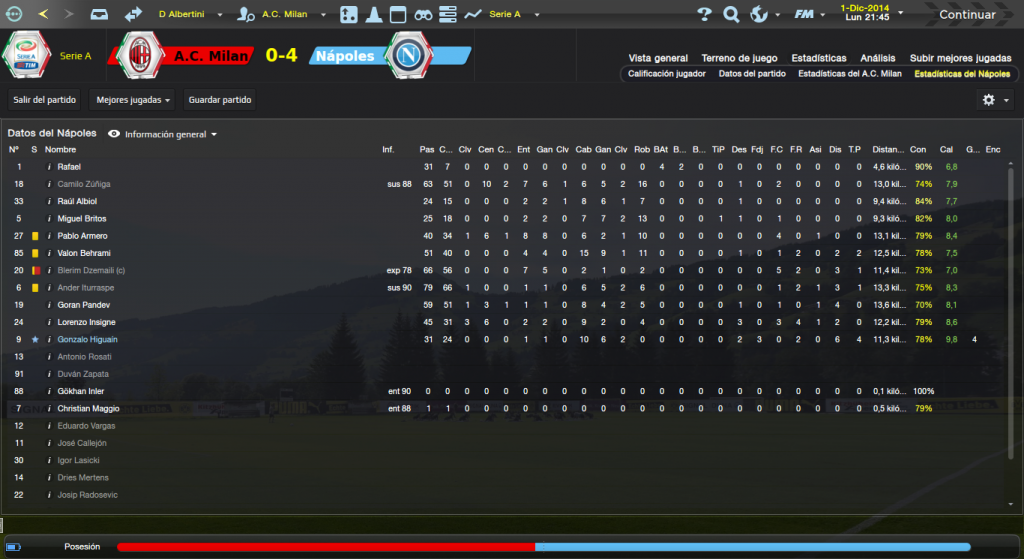The height and width of the screenshot is (559, 1024).
Task: Open the help question mark icon
Action: (x=704, y=15)
